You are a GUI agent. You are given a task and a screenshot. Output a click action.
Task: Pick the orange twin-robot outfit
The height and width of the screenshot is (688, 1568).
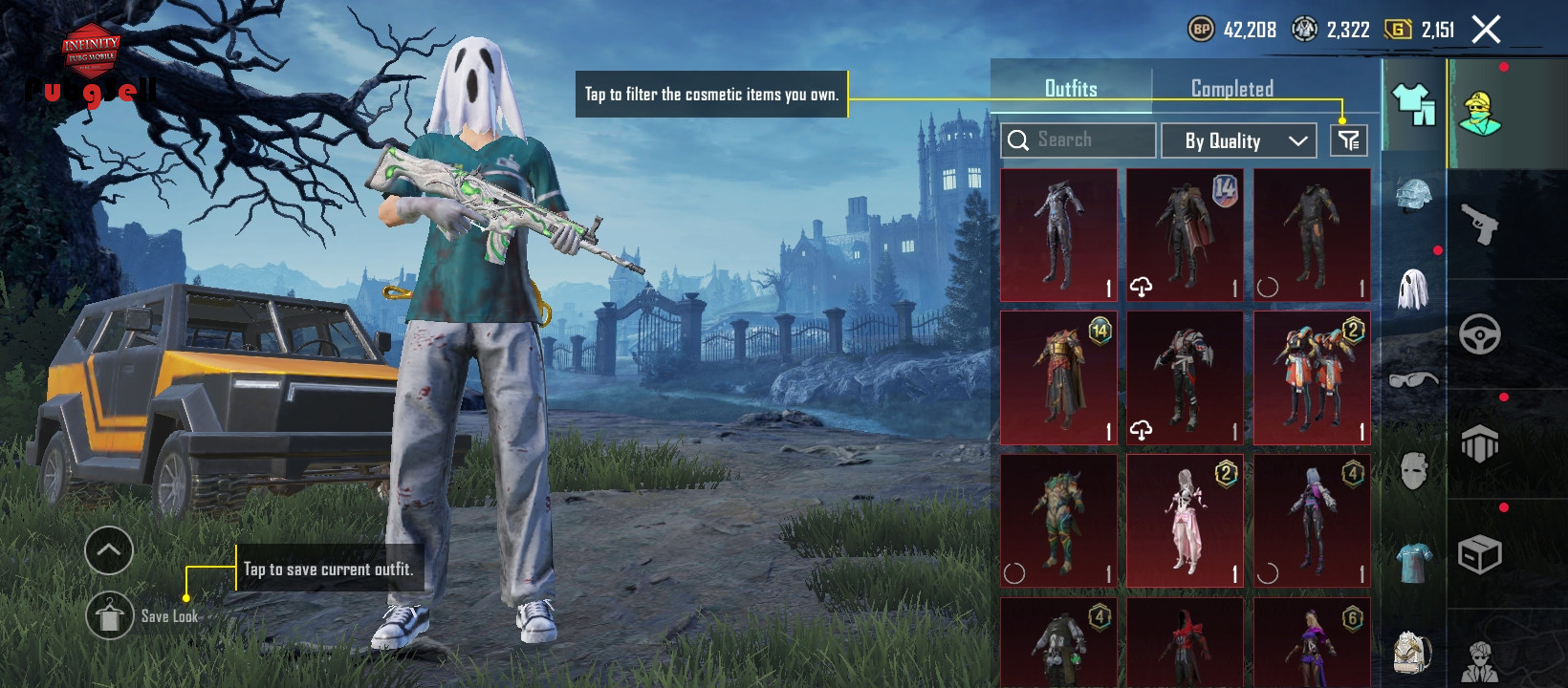pyautogui.click(x=1312, y=378)
